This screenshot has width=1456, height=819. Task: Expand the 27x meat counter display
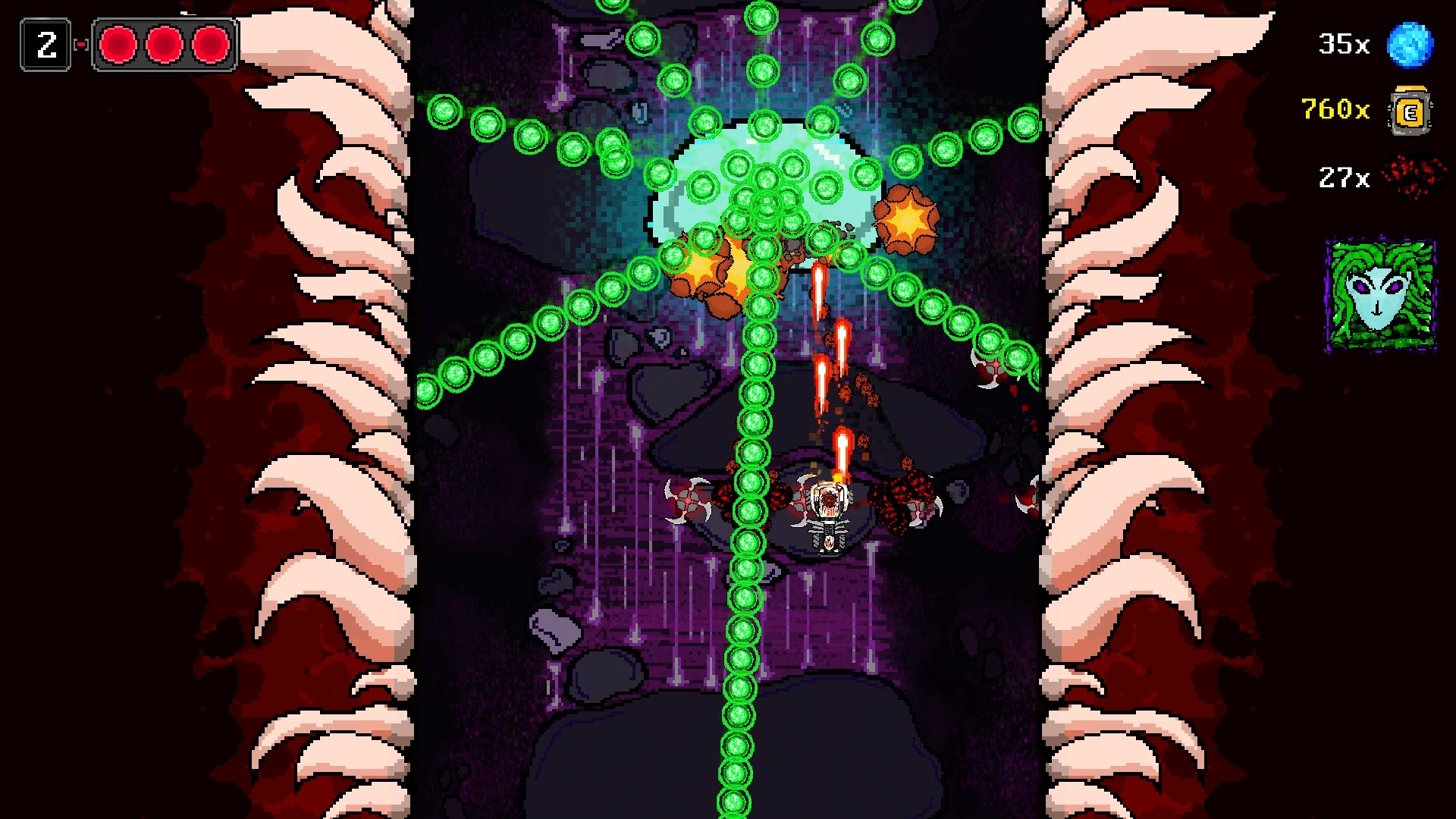click(1342, 176)
